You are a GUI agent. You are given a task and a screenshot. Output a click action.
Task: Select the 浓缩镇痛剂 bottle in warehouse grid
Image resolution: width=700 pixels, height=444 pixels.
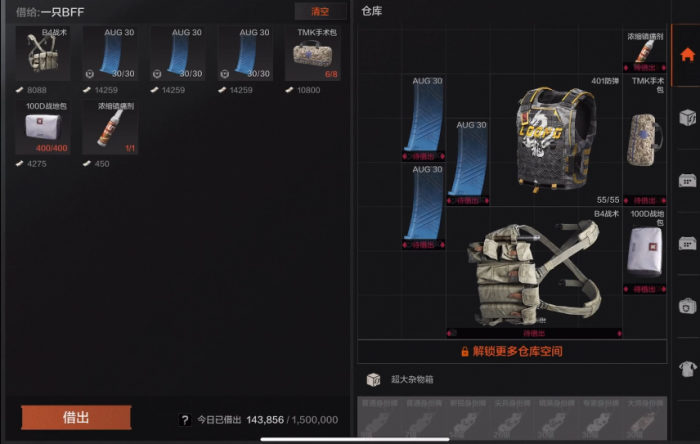(644, 52)
